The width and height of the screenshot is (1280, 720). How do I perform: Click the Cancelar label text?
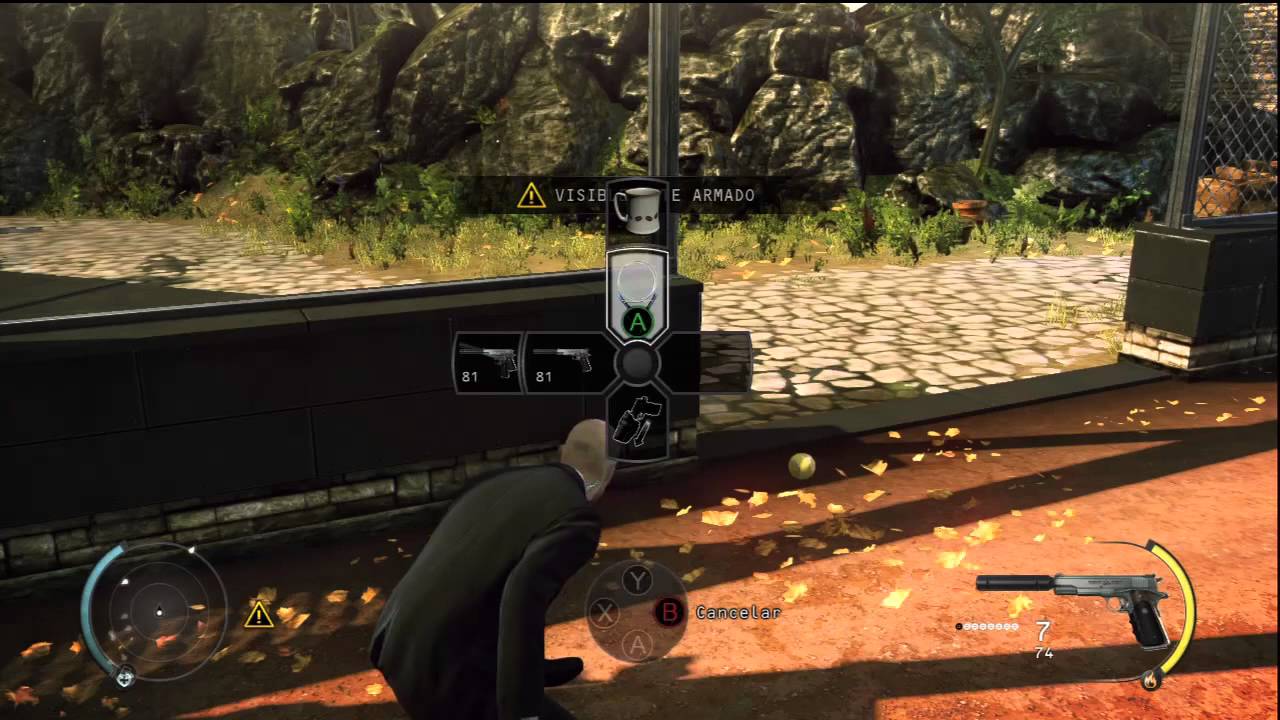[737, 613]
